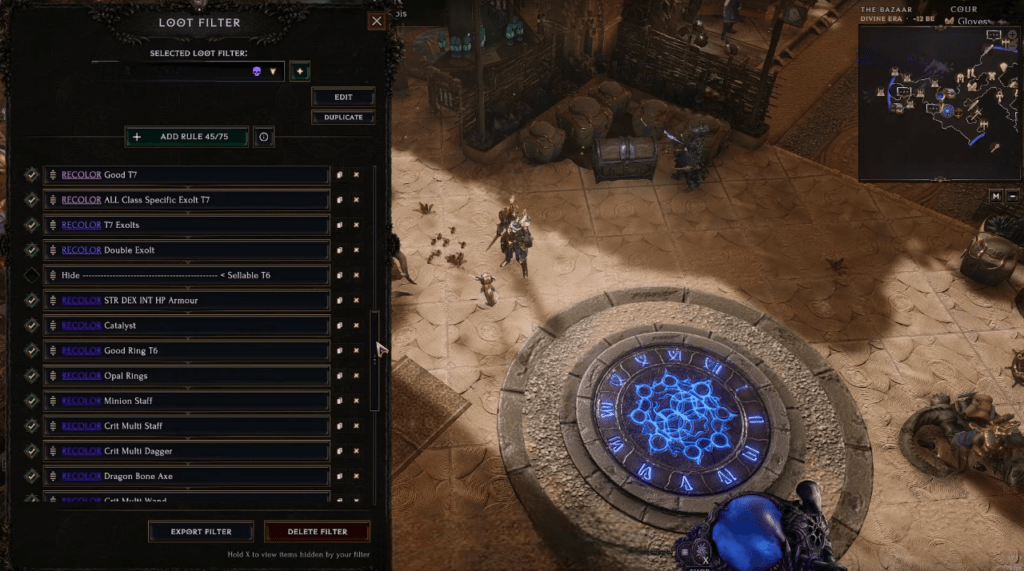Open the ALL Class Specific Exolt T7 rule
The width and height of the screenshot is (1024, 571).
[190, 200]
